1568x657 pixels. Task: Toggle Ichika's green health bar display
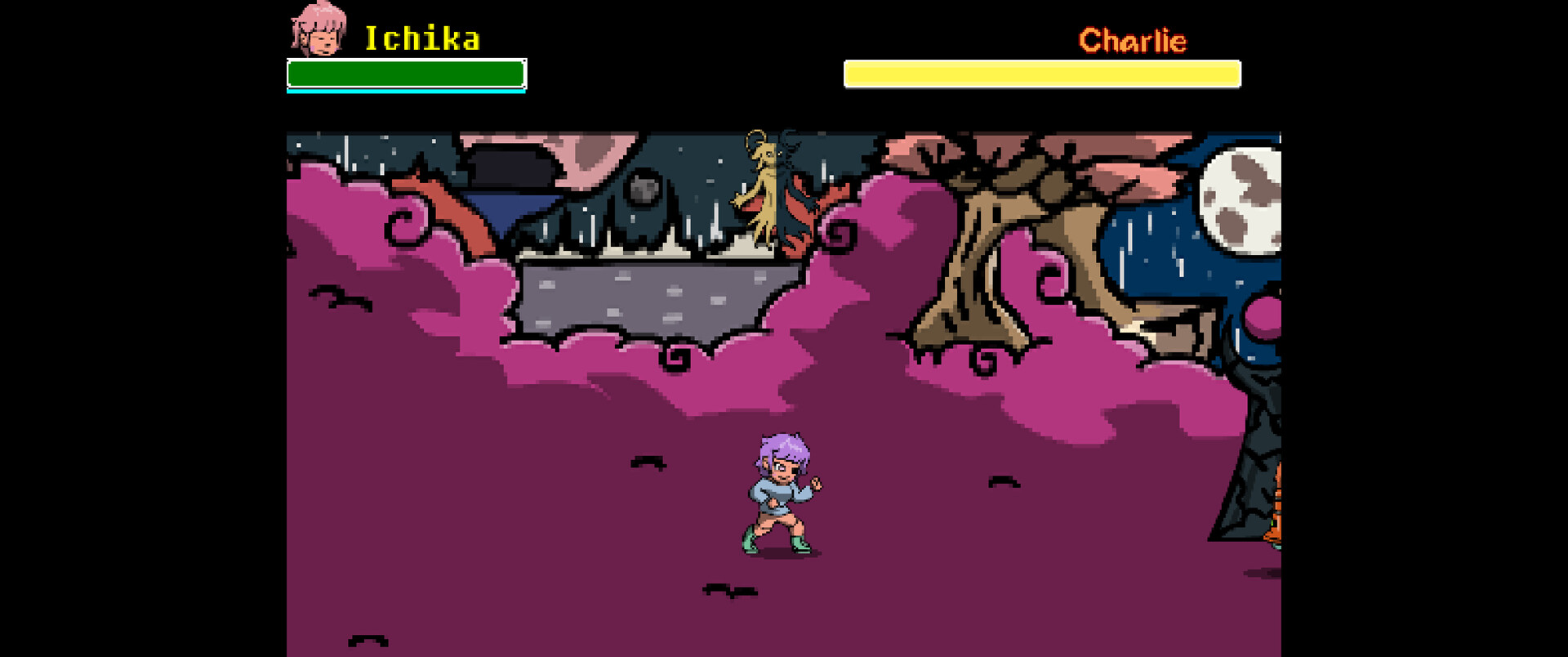406,74
